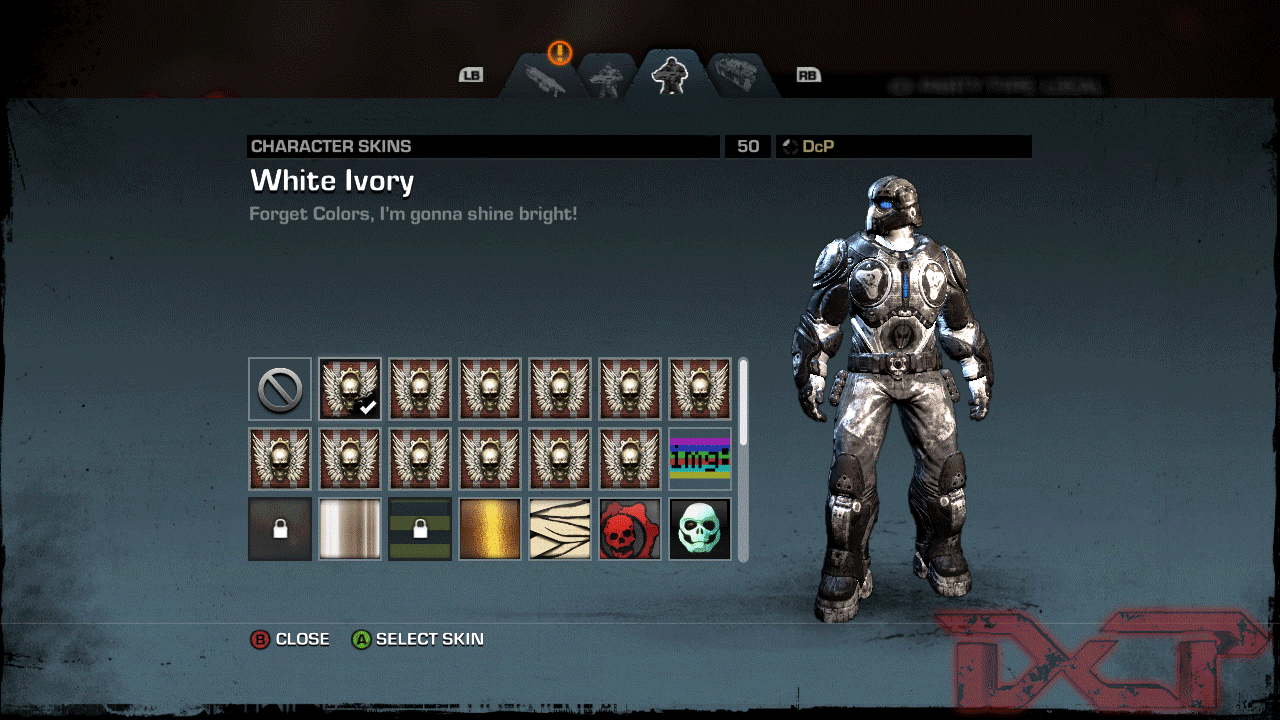The image size is (1280, 720).
Task: Open the selected standing soldier skins tab
Action: tap(669, 75)
